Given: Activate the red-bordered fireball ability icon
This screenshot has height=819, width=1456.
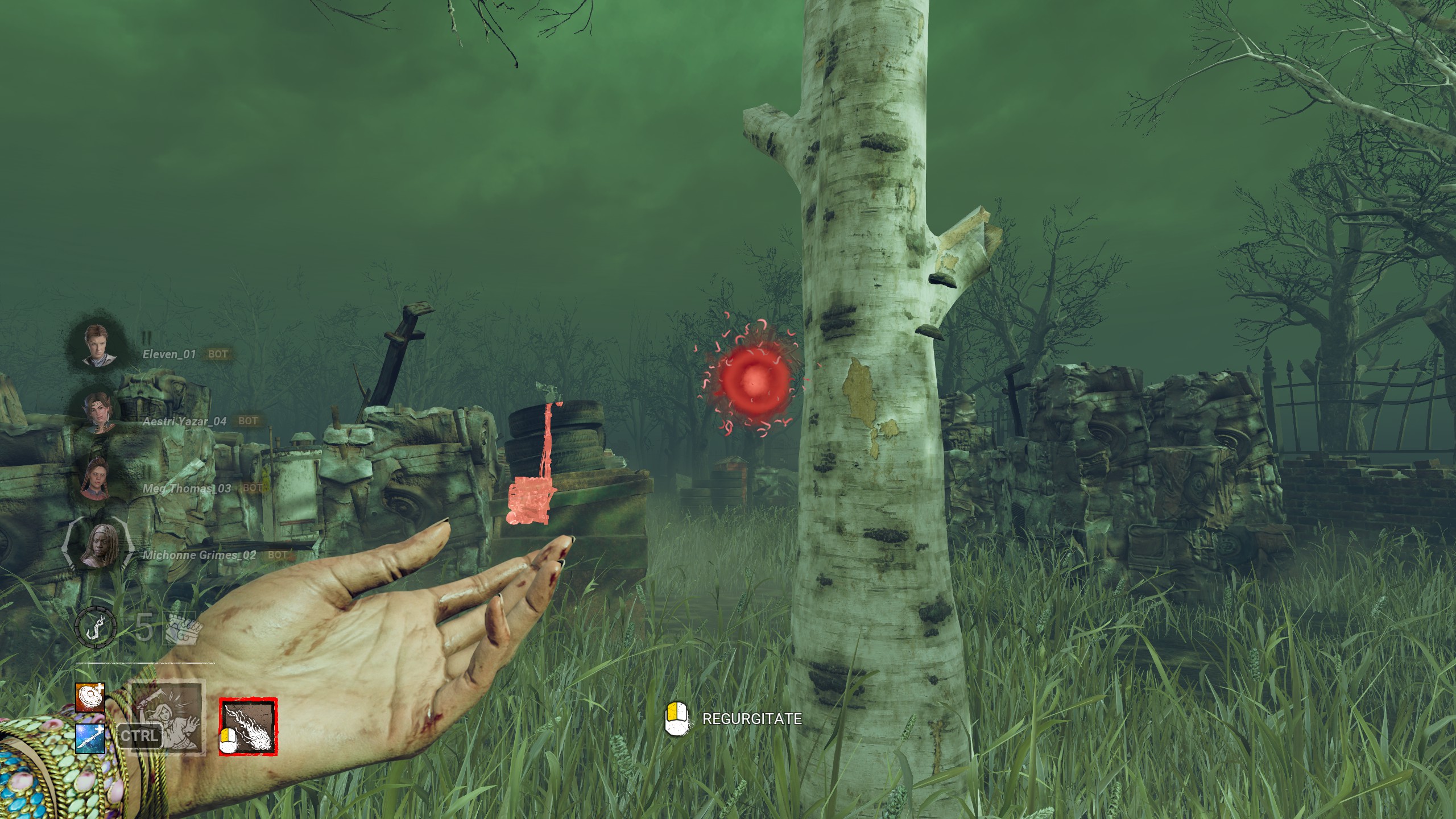Looking at the screenshot, I should 249,727.
